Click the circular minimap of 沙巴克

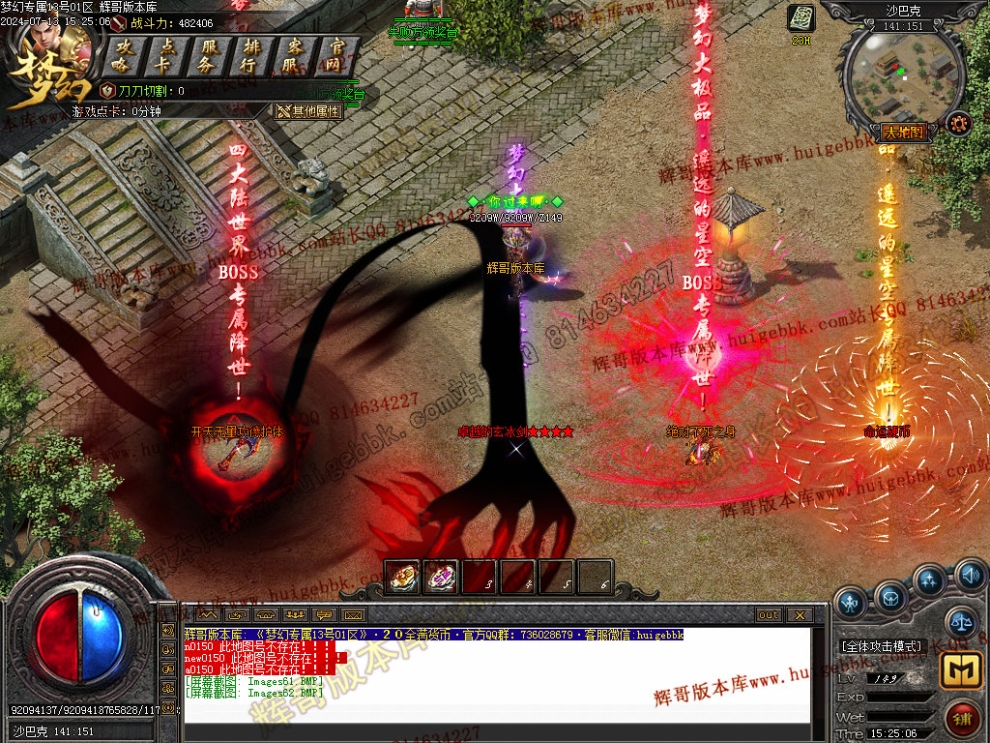click(x=902, y=73)
